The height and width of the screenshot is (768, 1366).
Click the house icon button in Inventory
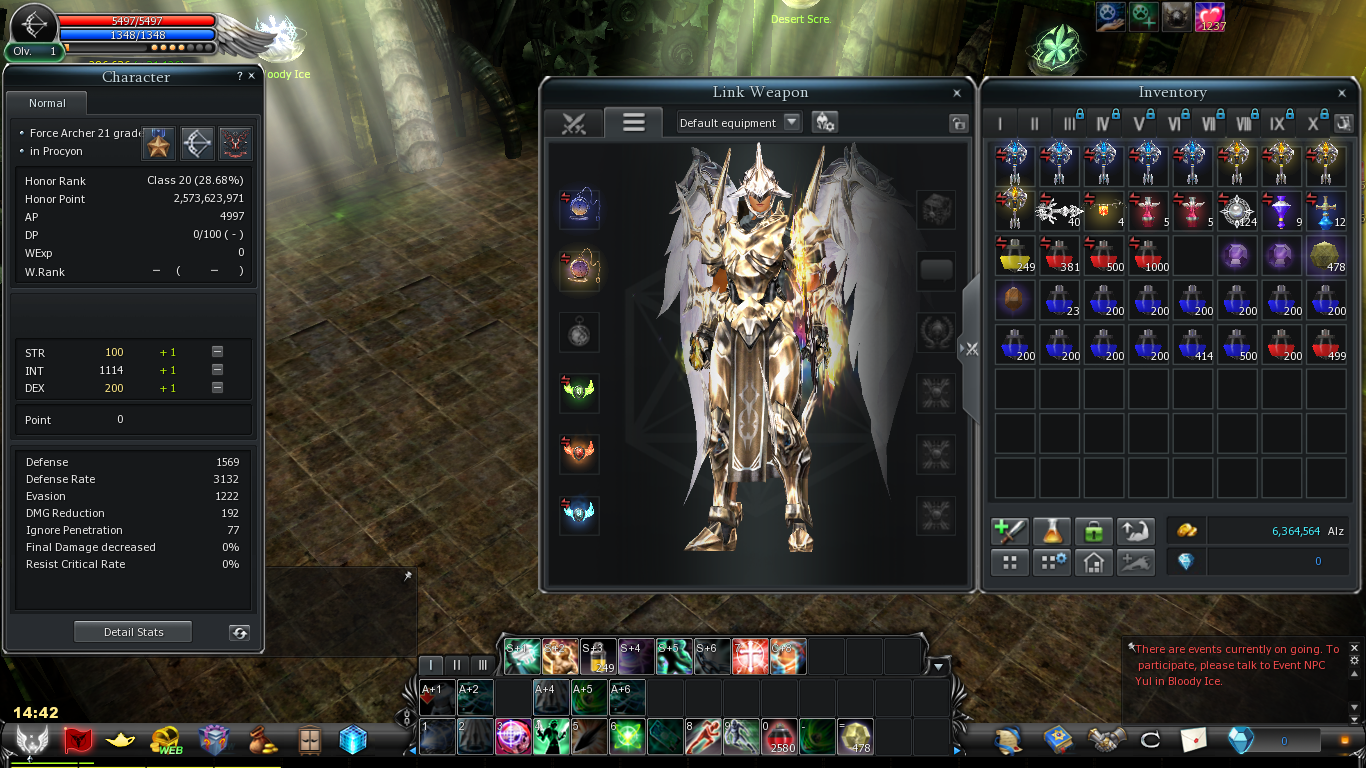coord(1093,563)
